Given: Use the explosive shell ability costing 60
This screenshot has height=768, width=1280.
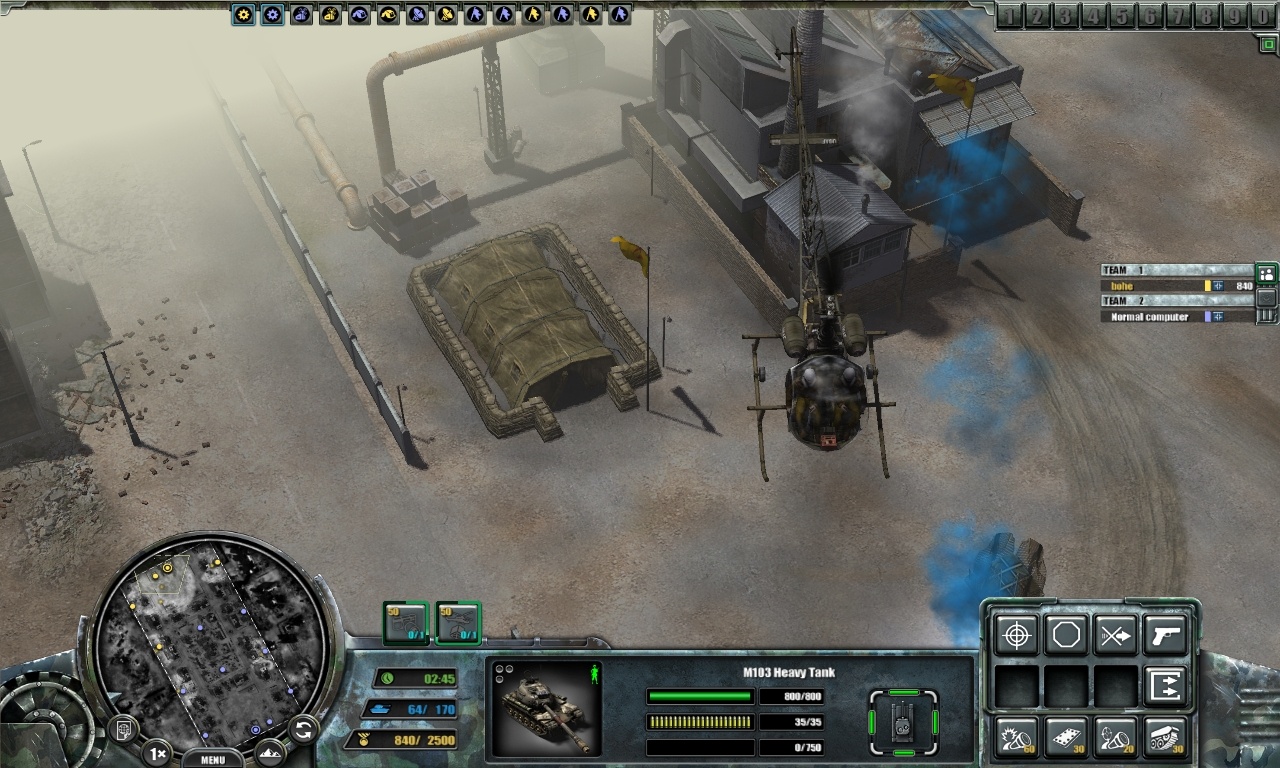Looking at the screenshot, I should click(1016, 737).
